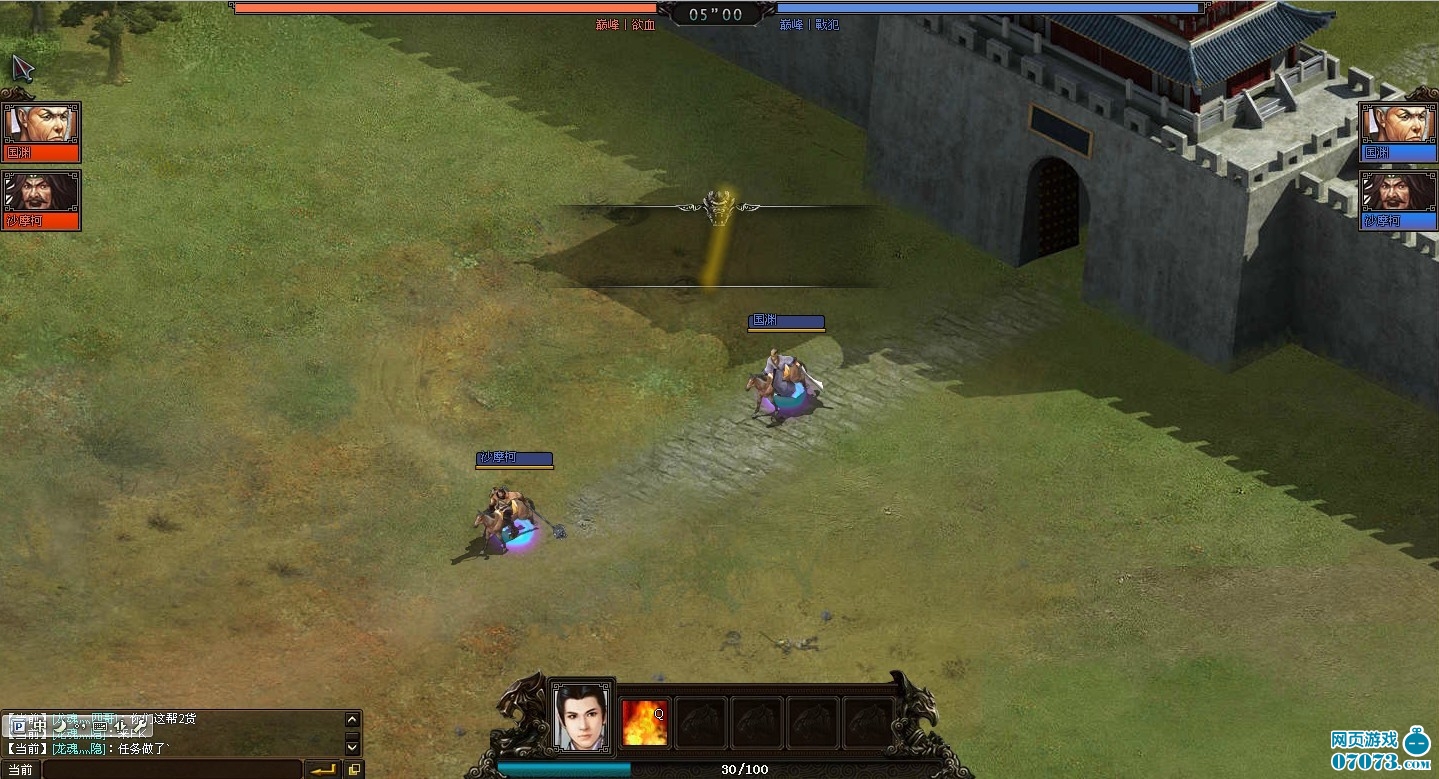
Task: Send chat with the yellow enter-arrow button
Action: [x=323, y=770]
